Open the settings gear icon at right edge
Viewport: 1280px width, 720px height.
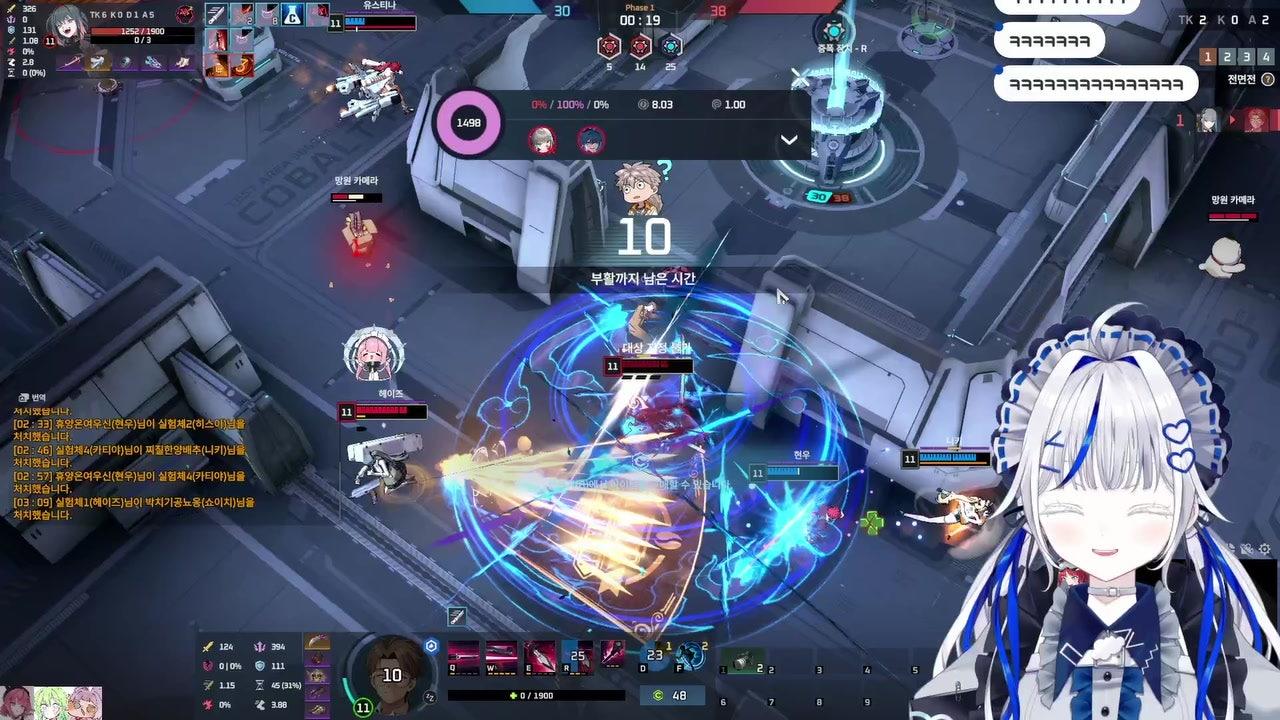(x=1265, y=549)
